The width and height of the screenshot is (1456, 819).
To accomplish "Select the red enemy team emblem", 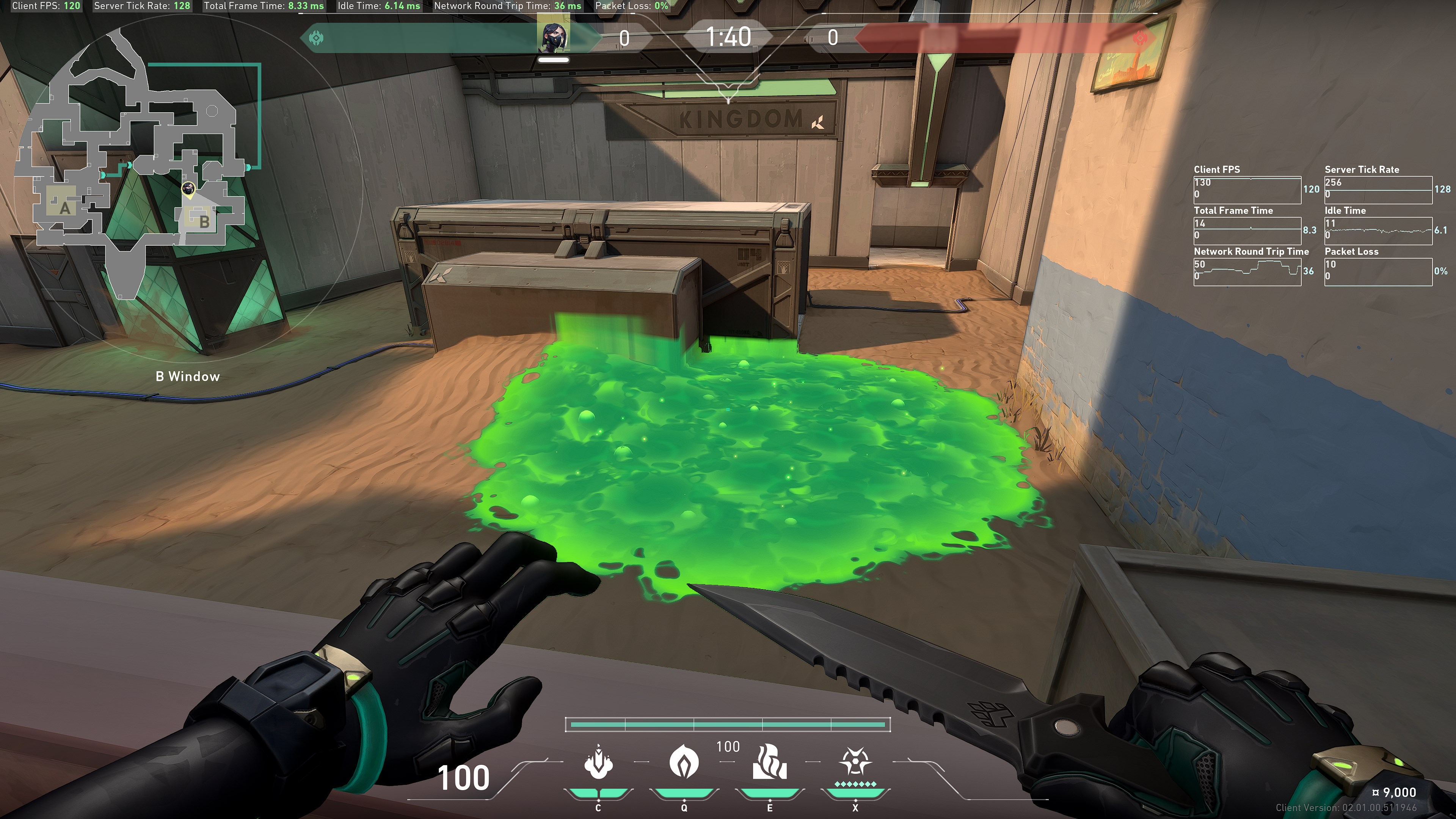I will pyautogui.click(x=1140, y=38).
